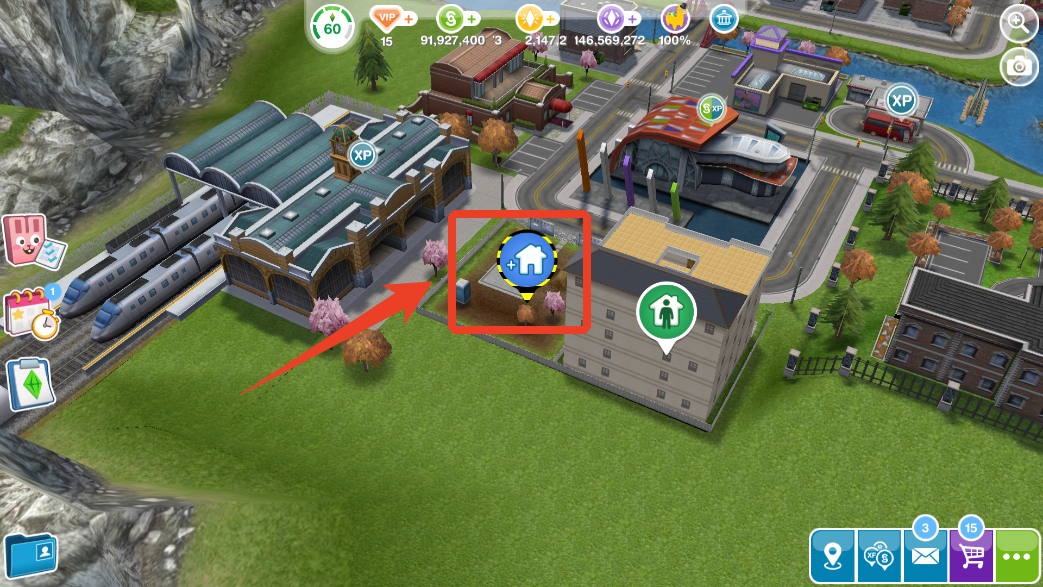This screenshot has height=587, width=1043.
Task: Open the plumbob clipboard goals icon
Action: (x=30, y=383)
